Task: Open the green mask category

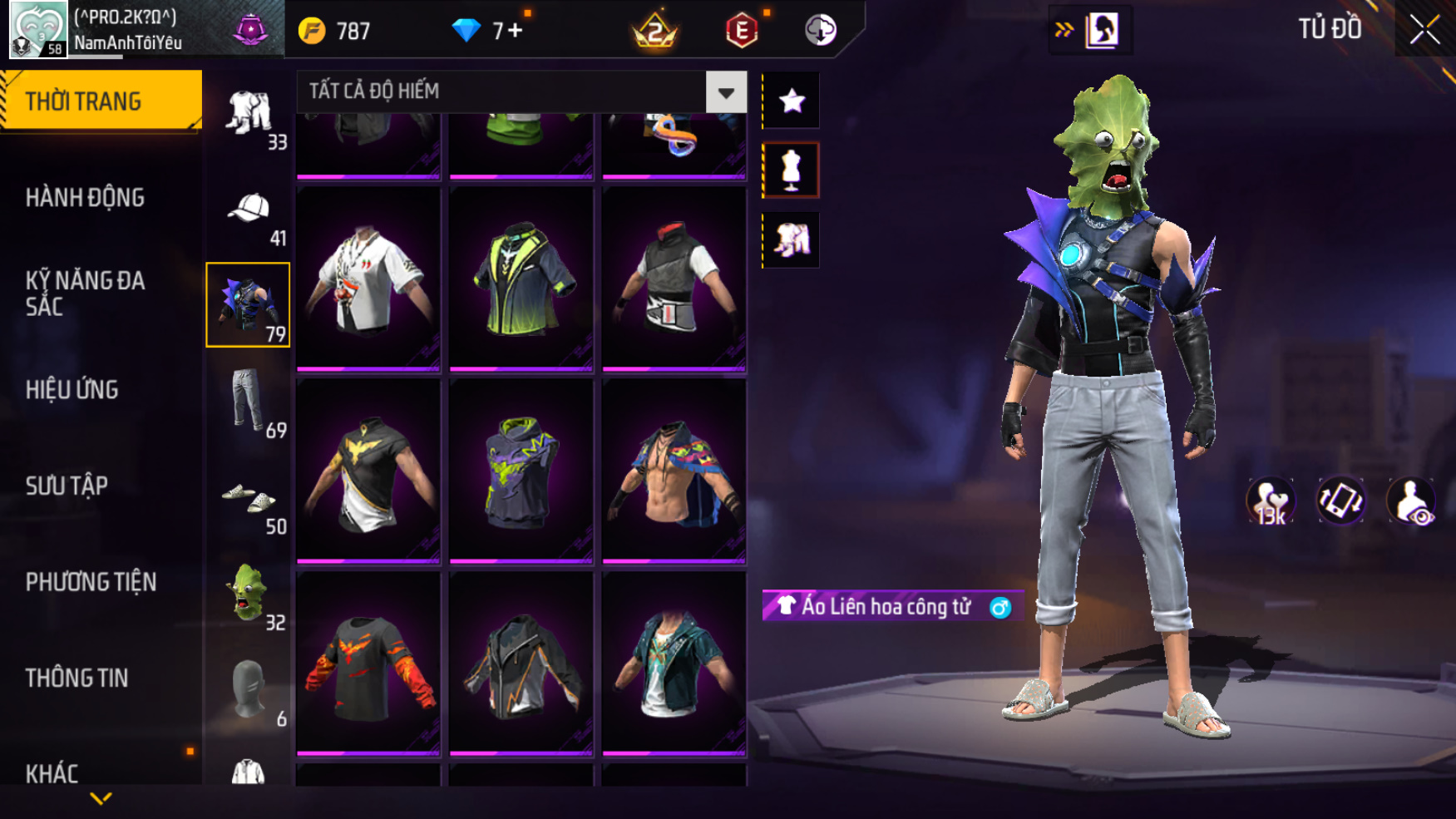Action: pos(248,594)
